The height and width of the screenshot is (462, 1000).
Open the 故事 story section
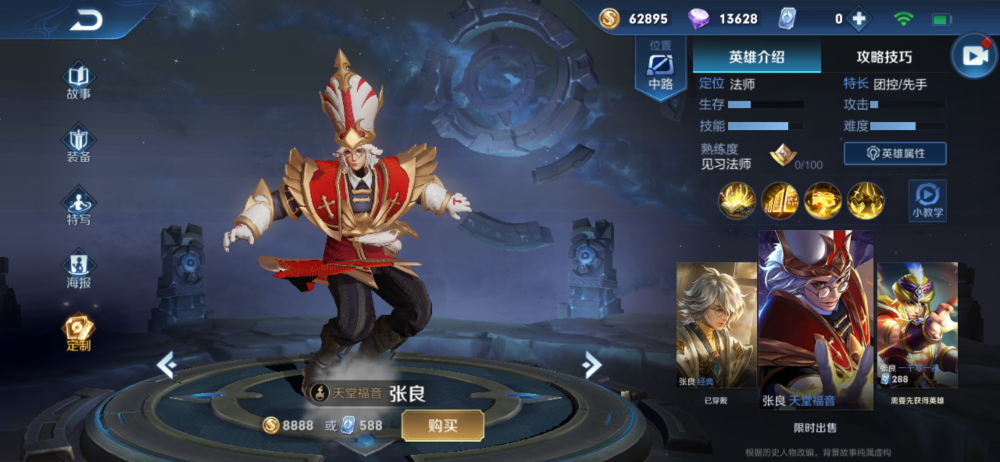78,81
